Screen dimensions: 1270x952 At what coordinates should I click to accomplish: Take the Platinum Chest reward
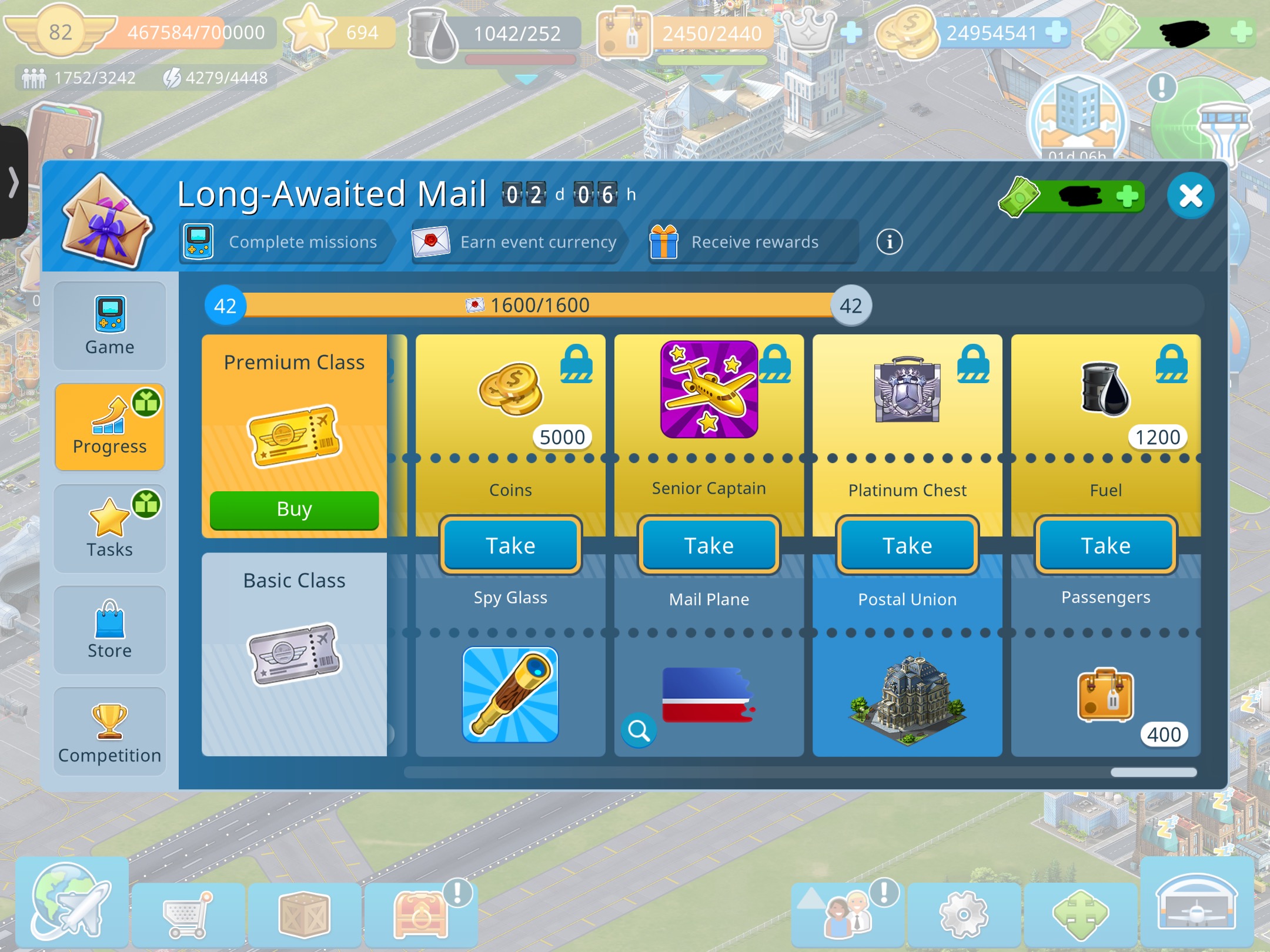pyautogui.click(x=907, y=545)
